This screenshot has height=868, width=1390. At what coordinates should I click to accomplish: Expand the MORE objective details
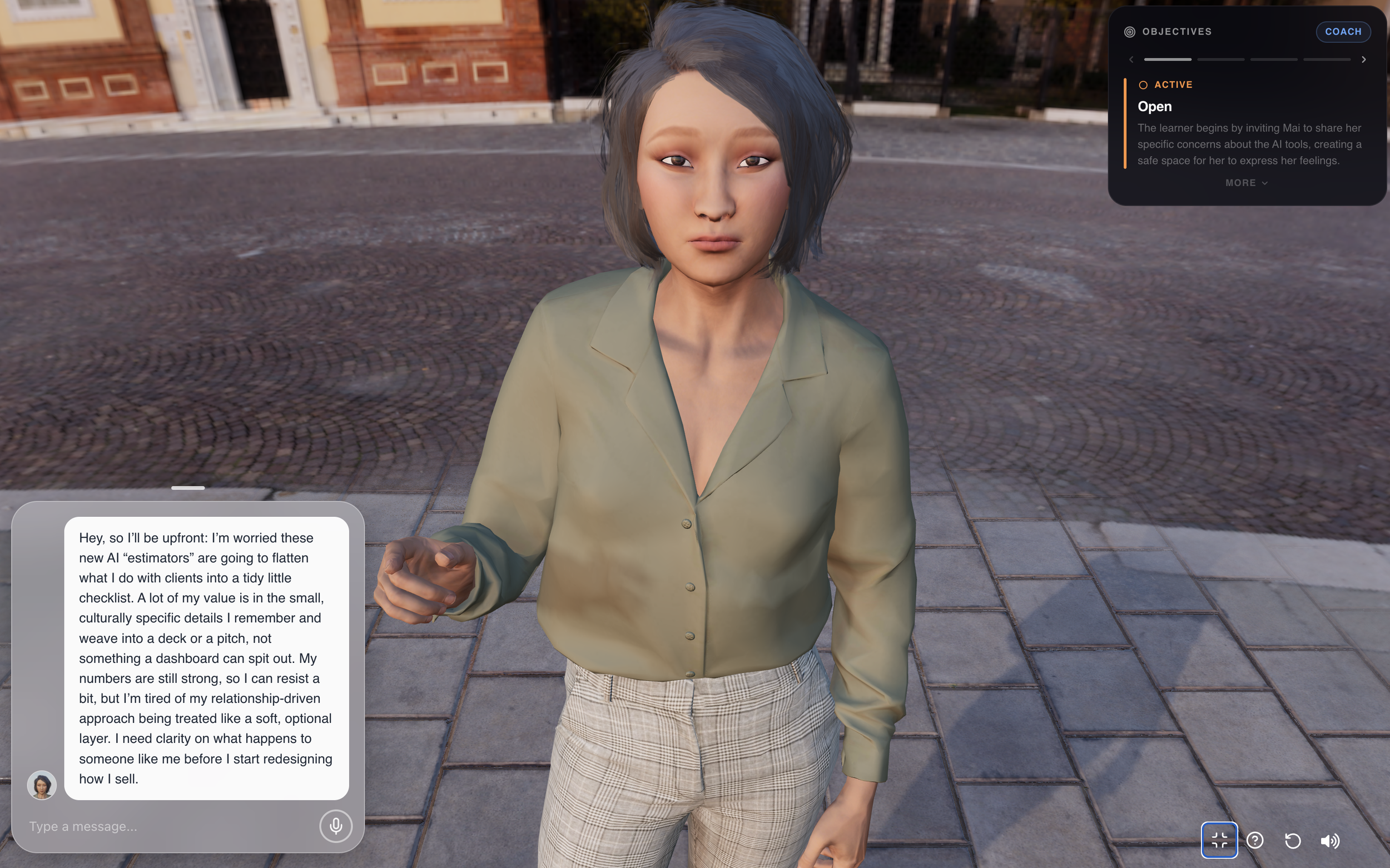pyautogui.click(x=1246, y=183)
